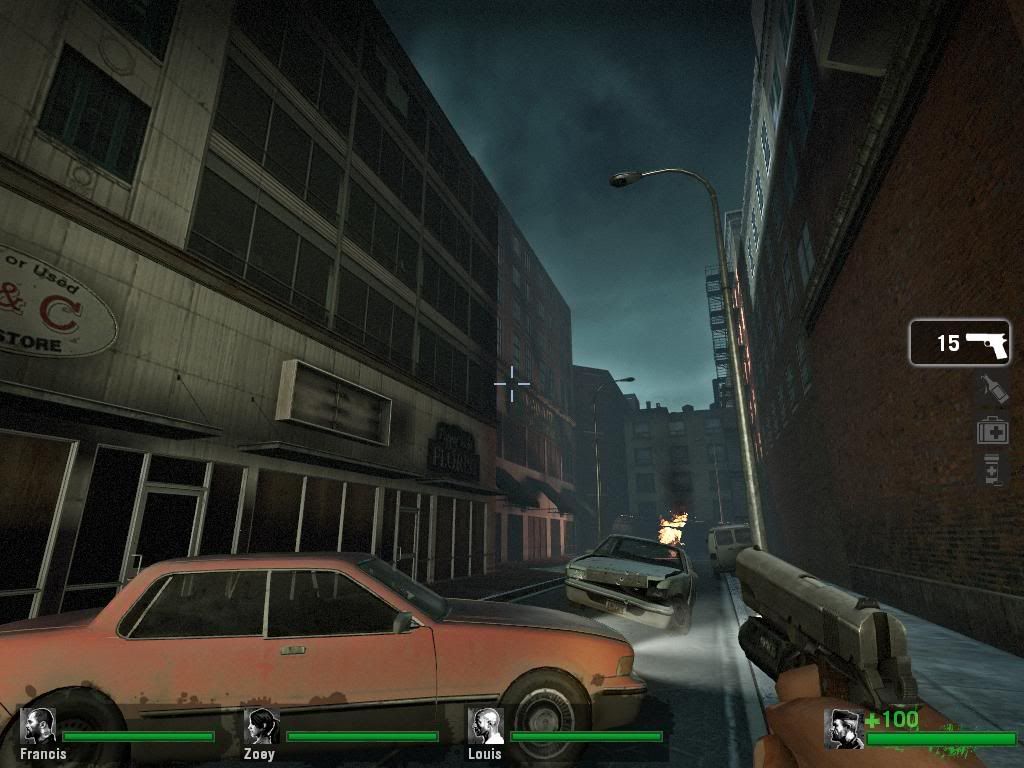The width and height of the screenshot is (1024, 768).
Task: Choose the first aid kit slot
Action: tap(992, 431)
